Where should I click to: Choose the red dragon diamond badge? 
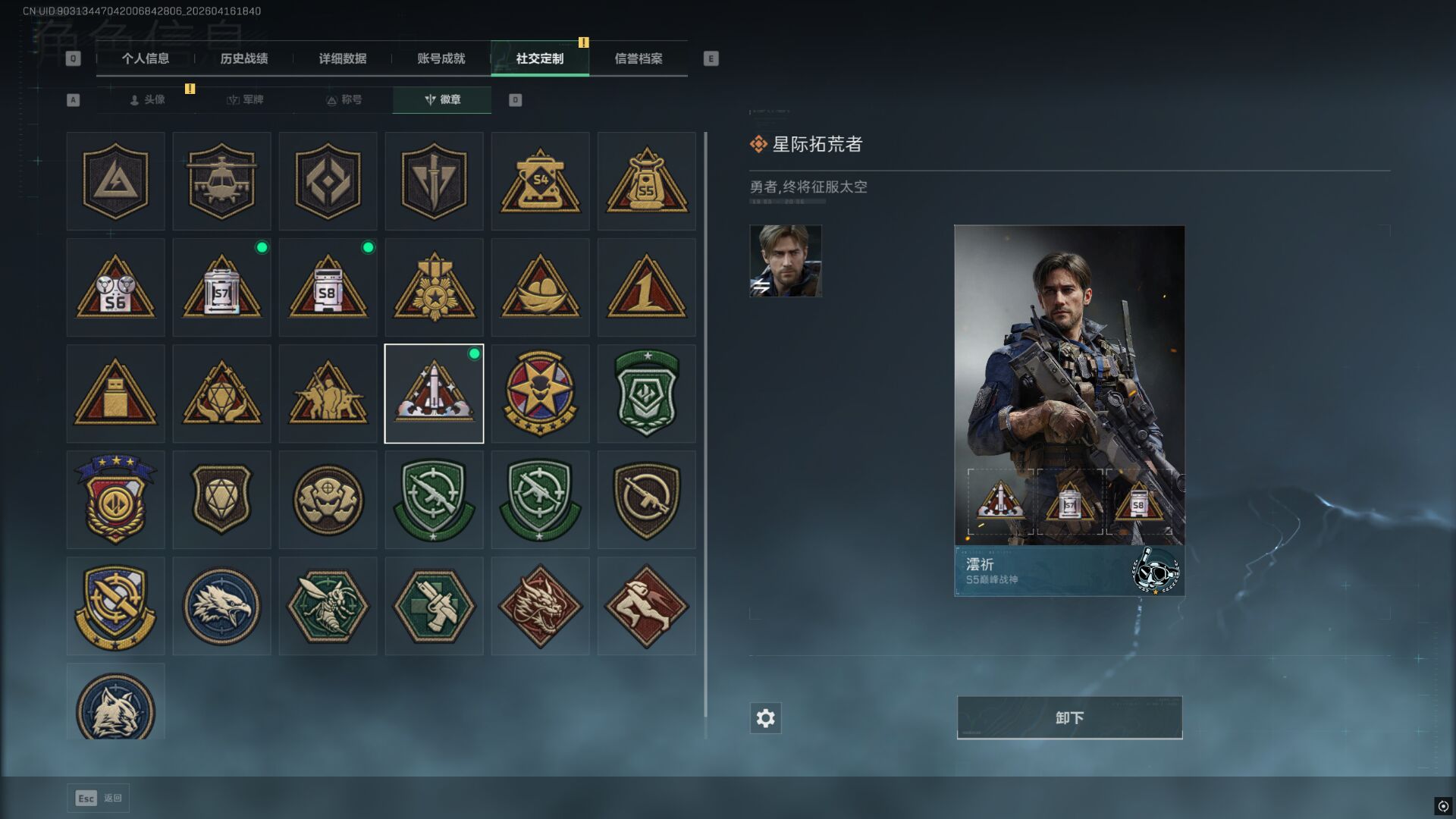(540, 606)
